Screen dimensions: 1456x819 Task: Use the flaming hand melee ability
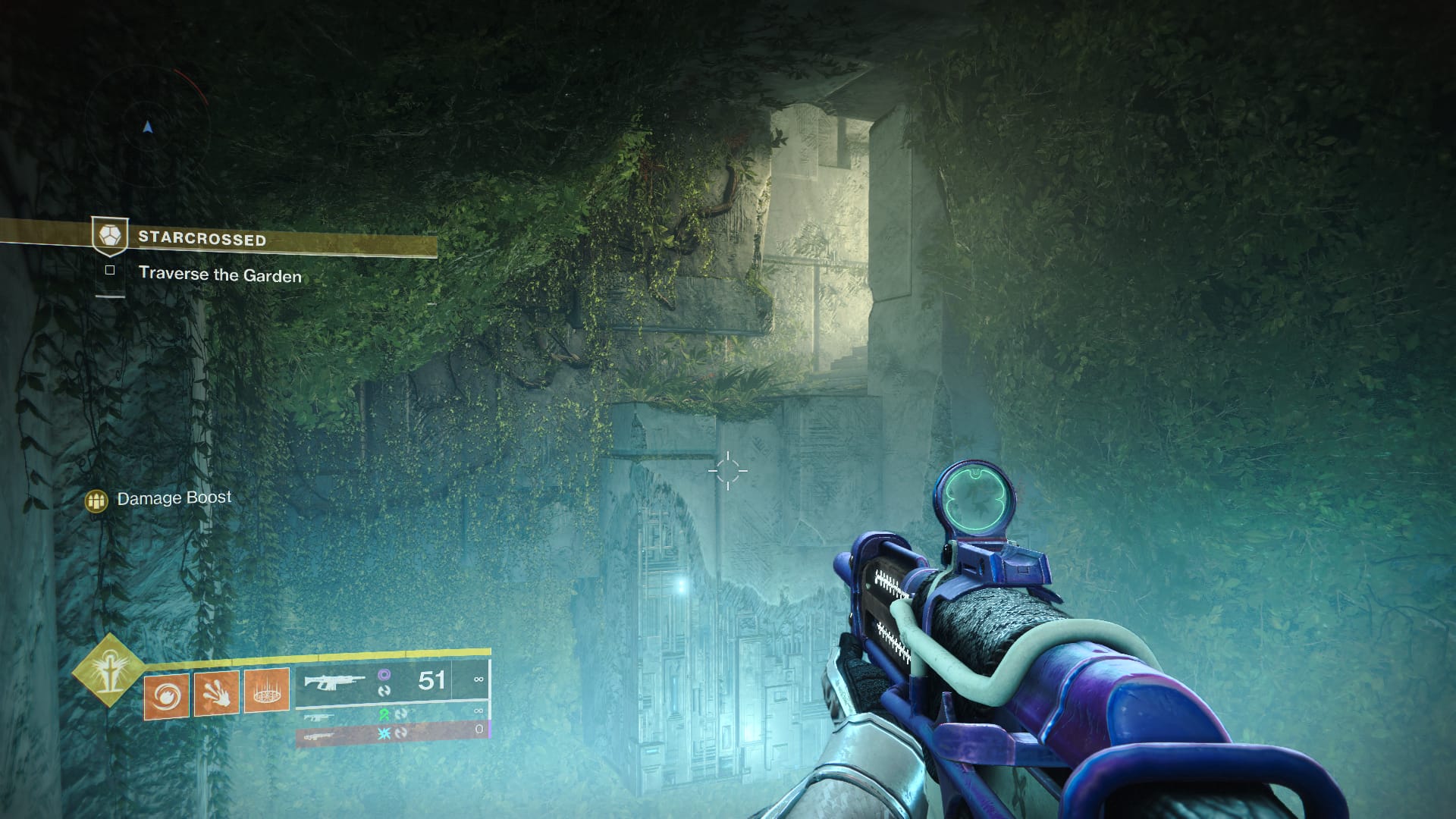tap(216, 694)
